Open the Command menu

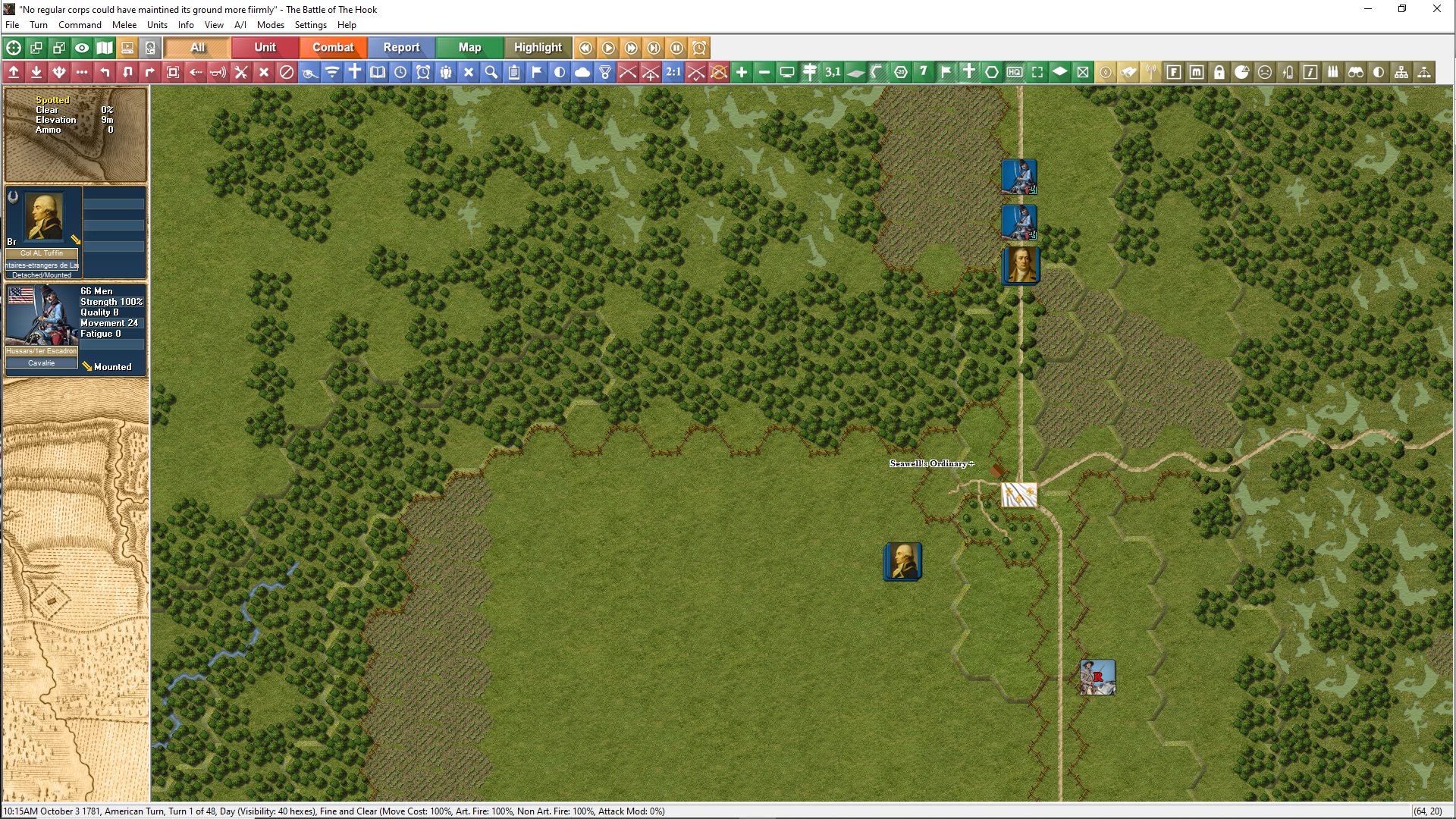point(80,25)
